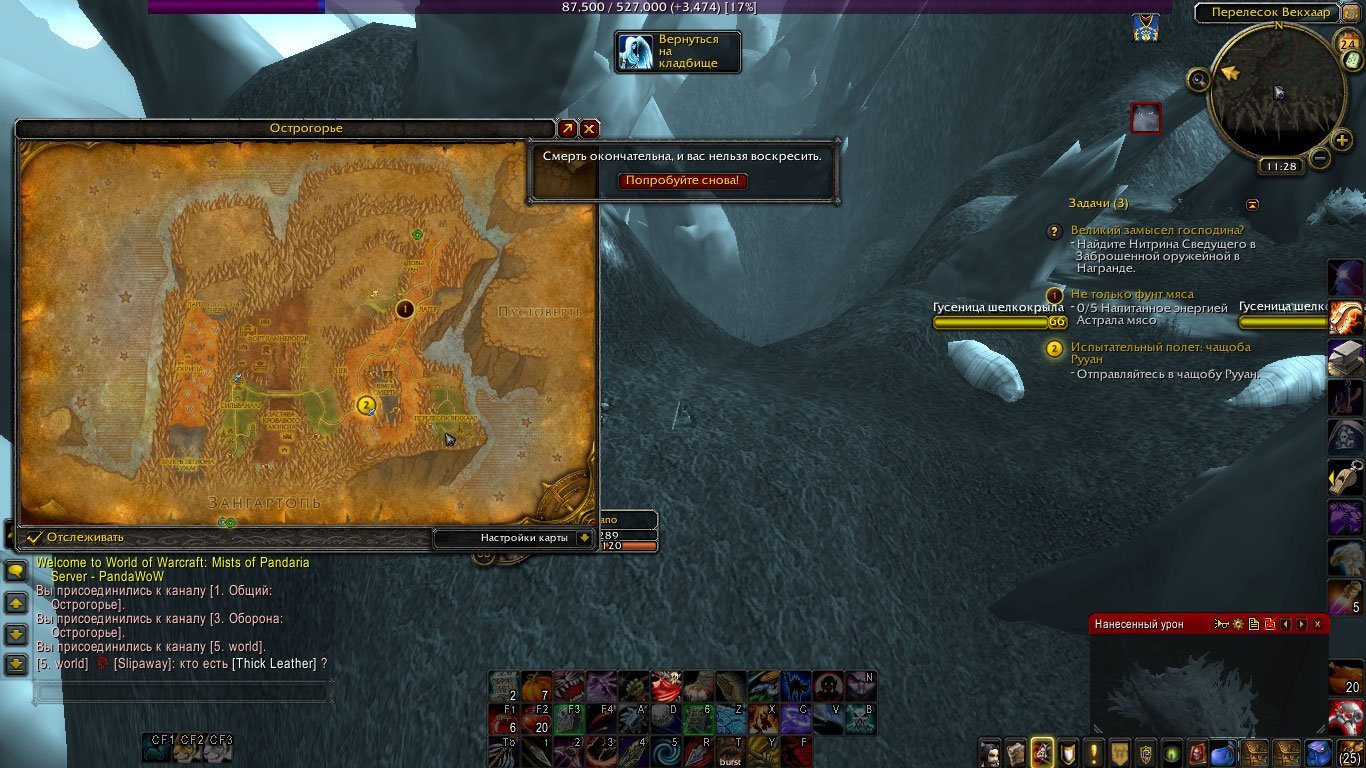The width and height of the screenshot is (1366, 768).
Task: Collapse the Задачи objectives tracker
Action: click(1252, 204)
